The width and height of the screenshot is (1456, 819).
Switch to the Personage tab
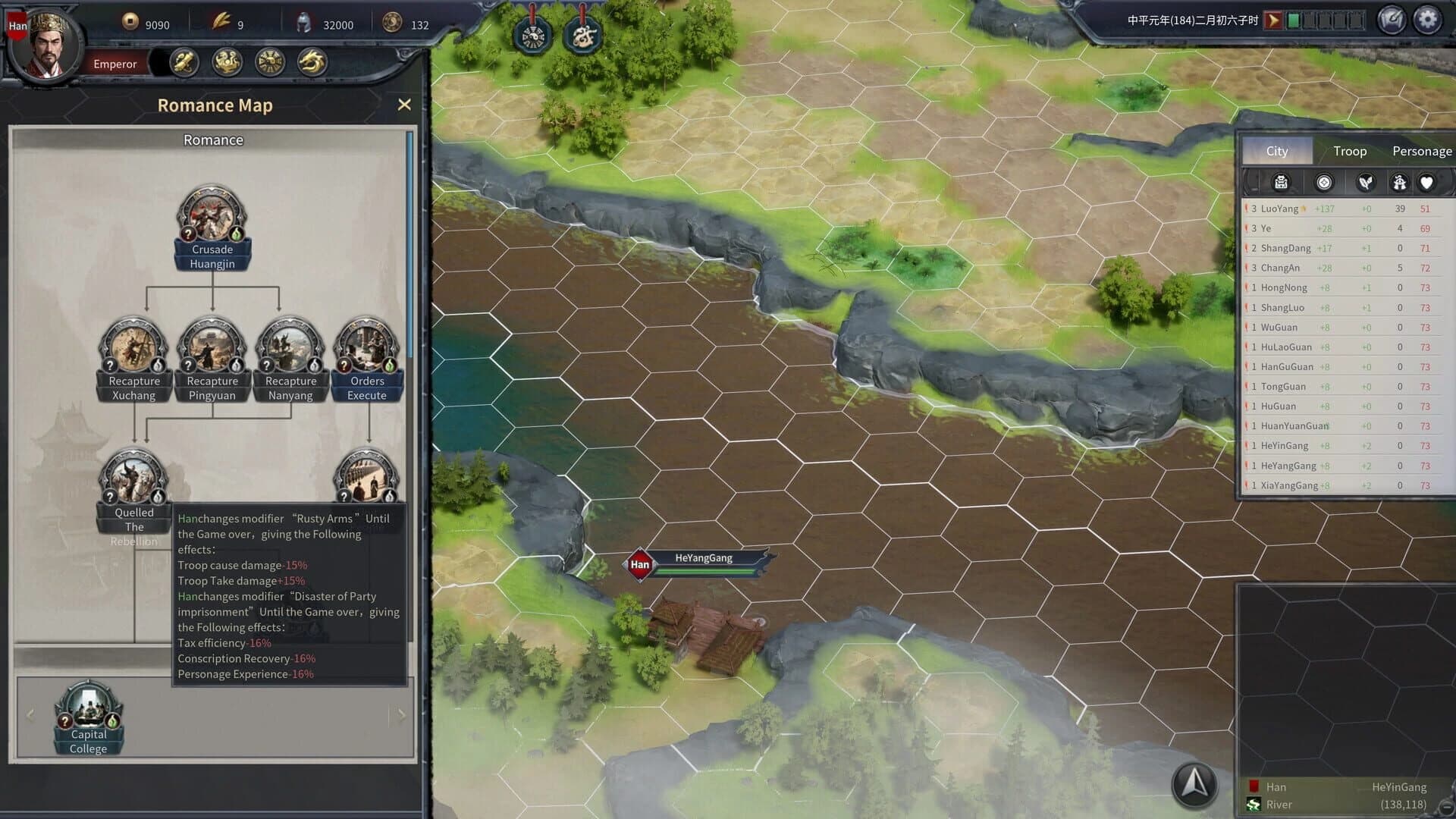1420,151
